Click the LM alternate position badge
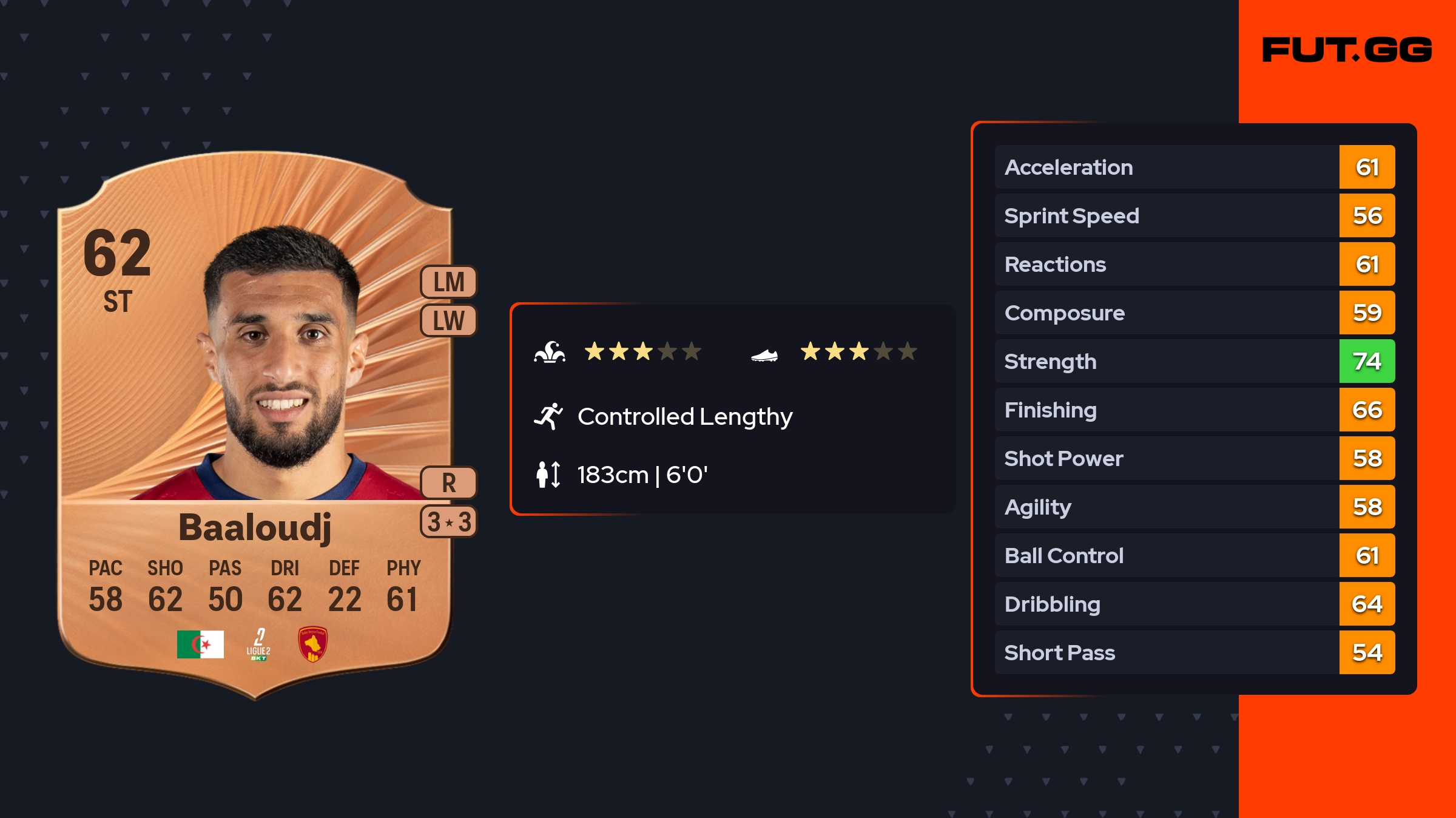Image resolution: width=1456 pixels, height=818 pixels. pos(448,282)
